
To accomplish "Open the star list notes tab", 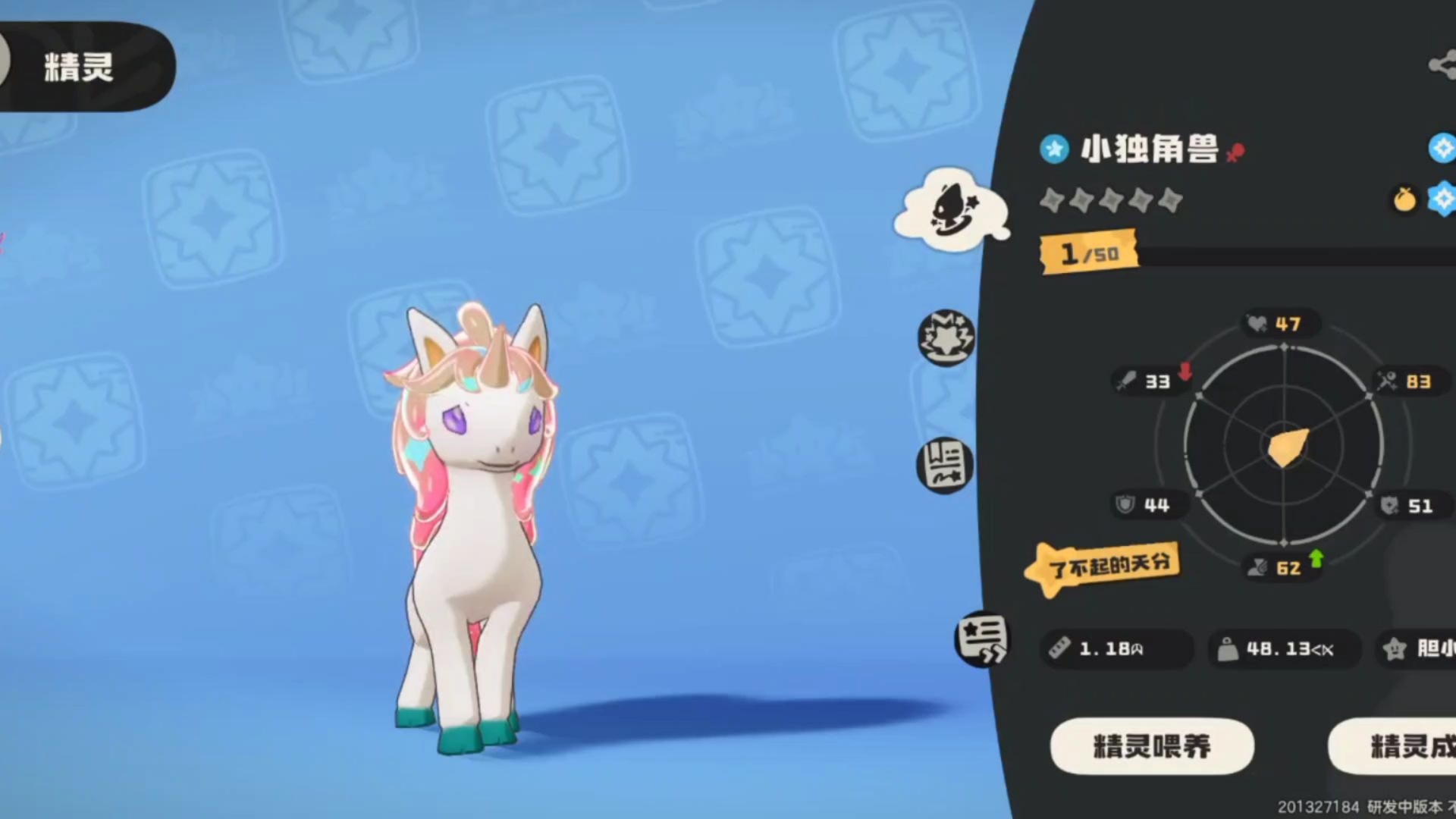I will coord(982,639).
